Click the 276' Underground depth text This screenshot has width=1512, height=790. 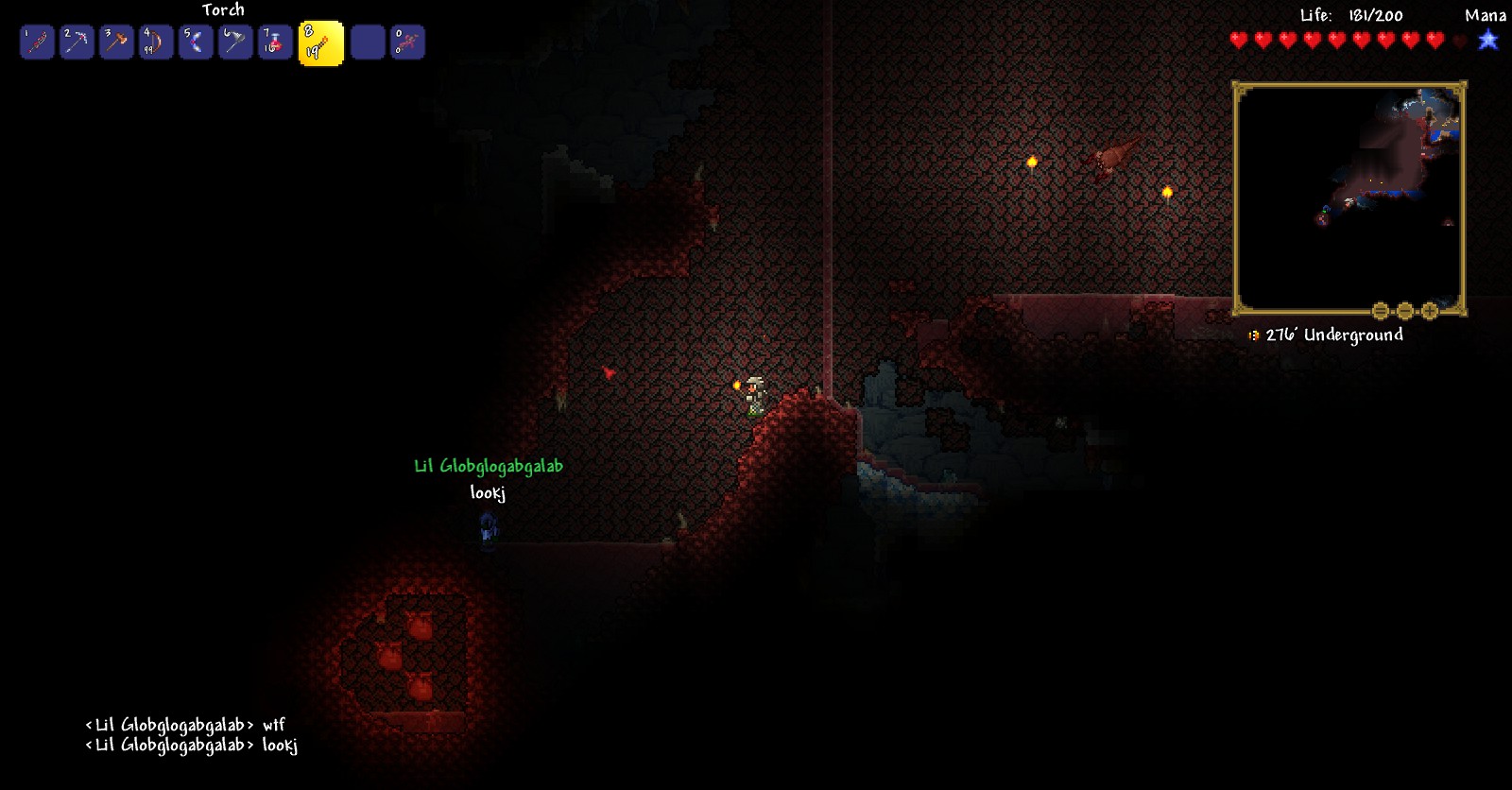1332,335
